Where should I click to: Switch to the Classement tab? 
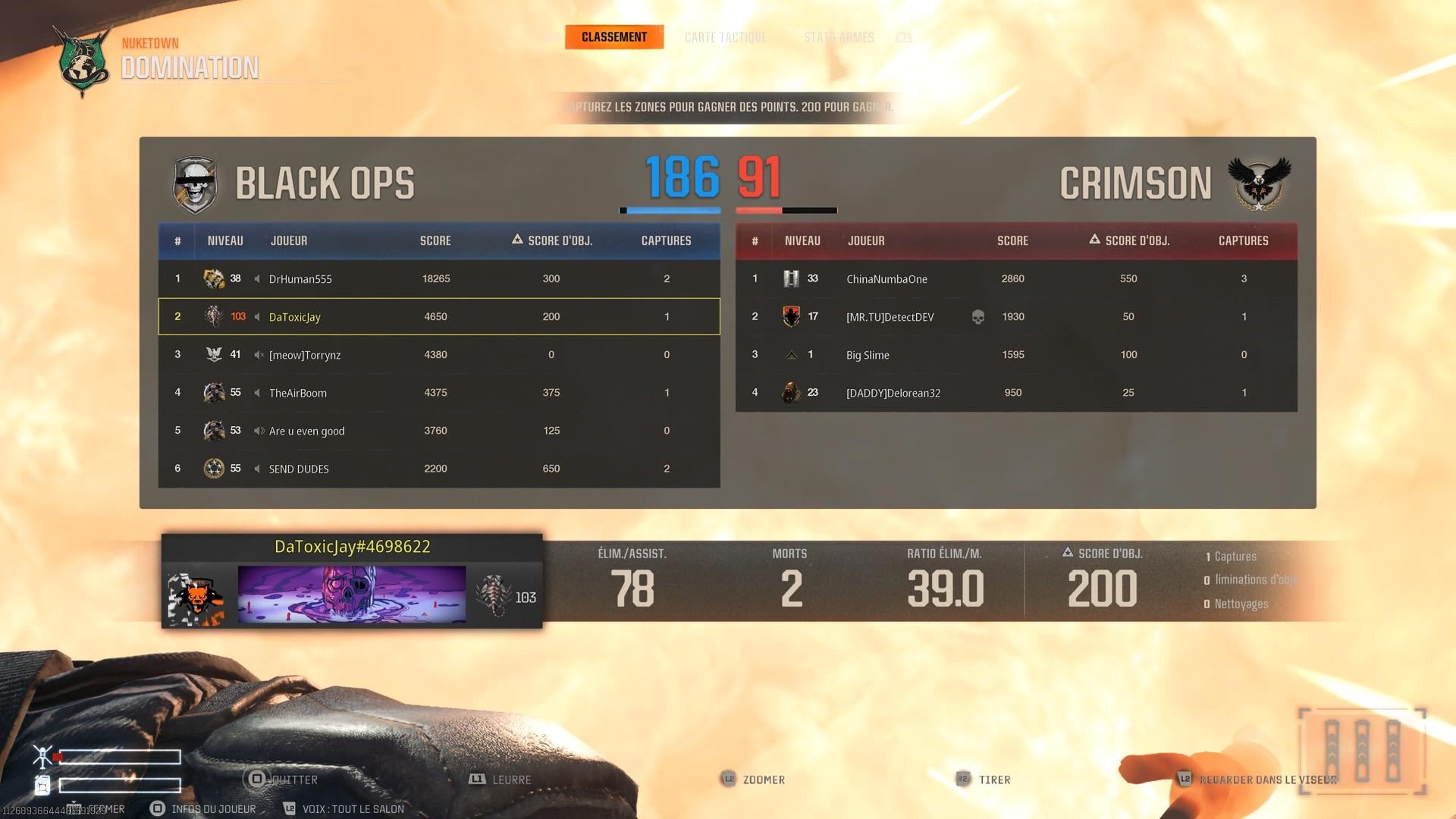(613, 37)
